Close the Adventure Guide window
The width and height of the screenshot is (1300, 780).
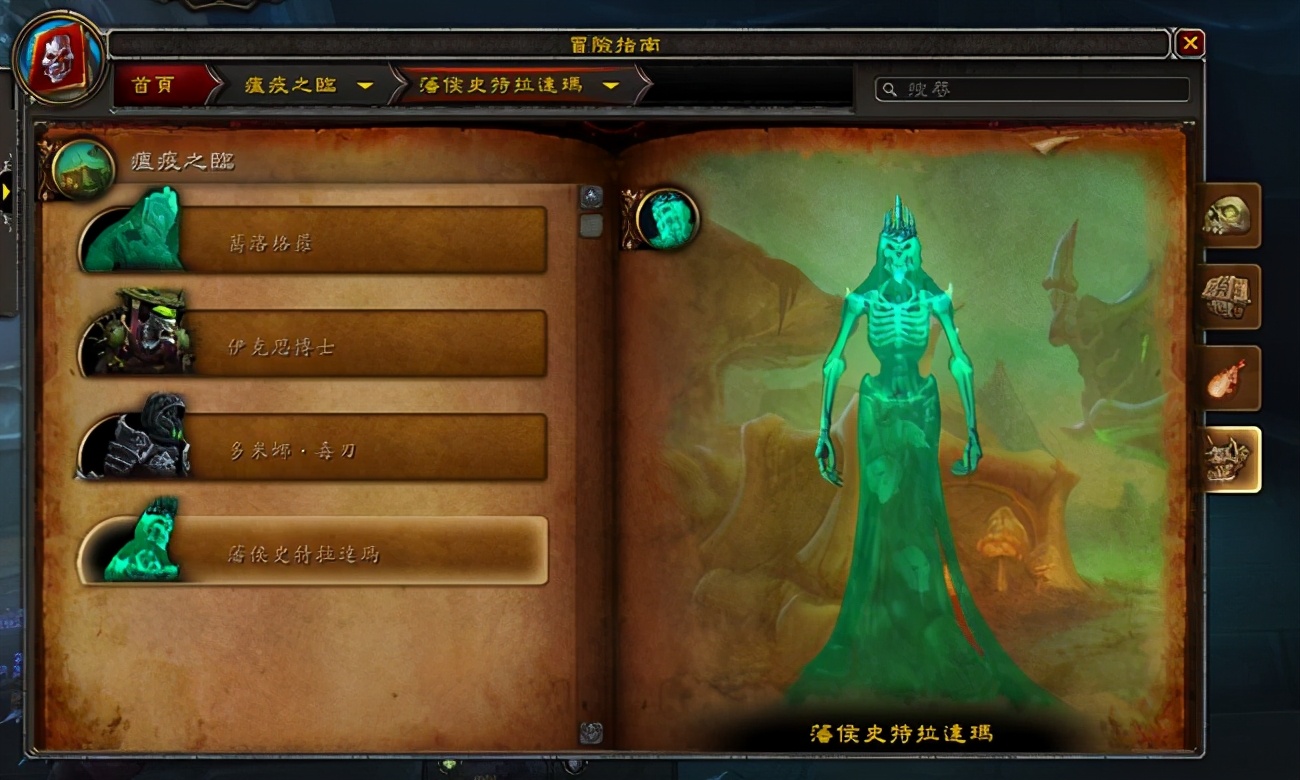[x=1189, y=42]
